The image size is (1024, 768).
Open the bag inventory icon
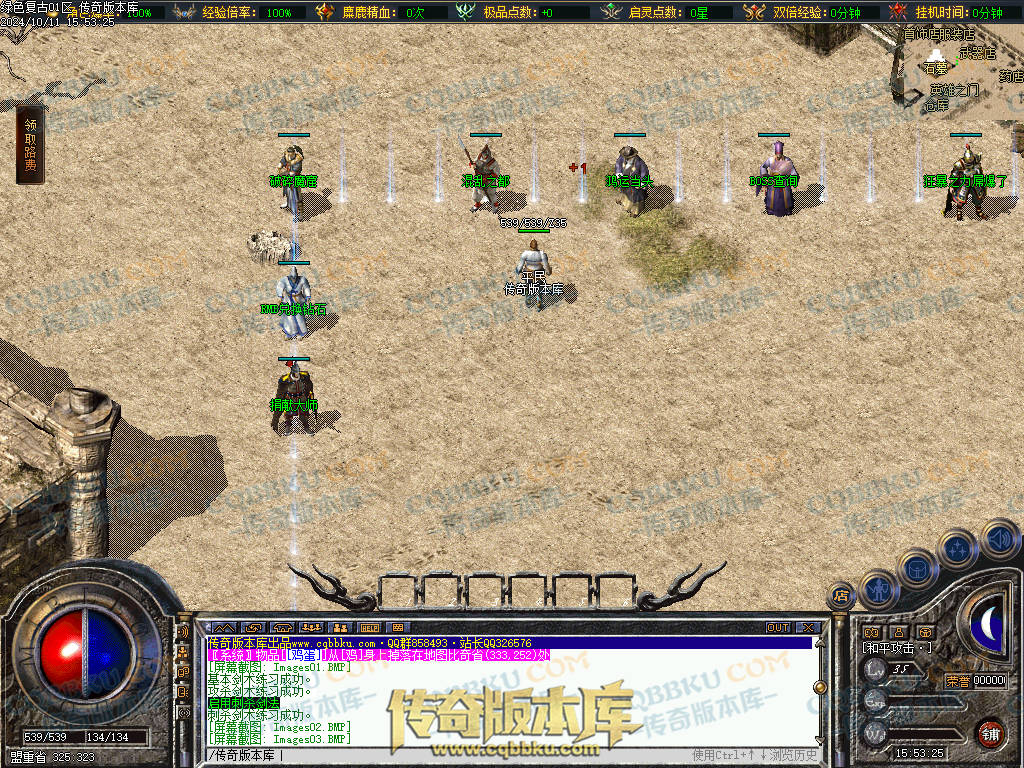pos(915,567)
